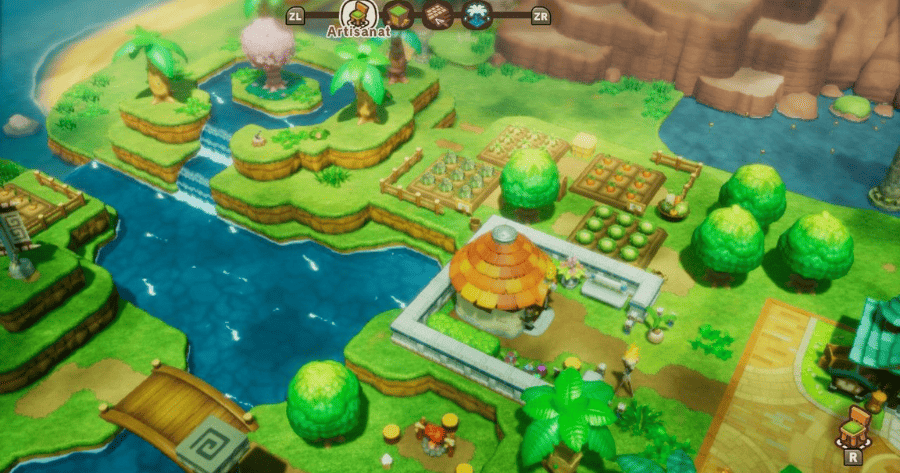Viewport: 900px width, 473px height.
Task: Switch to the grass block terrain tab
Action: tap(397, 15)
